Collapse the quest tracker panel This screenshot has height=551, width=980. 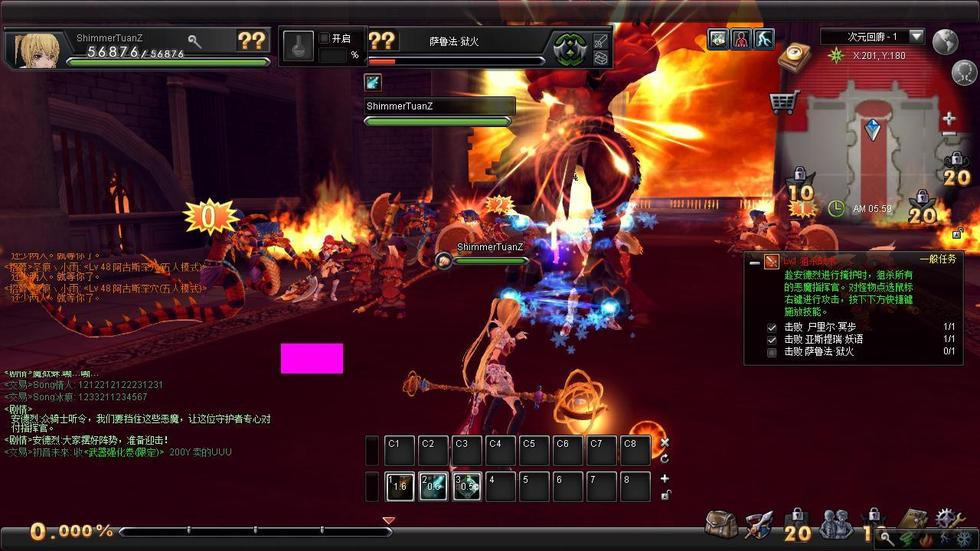tap(755, 261)
